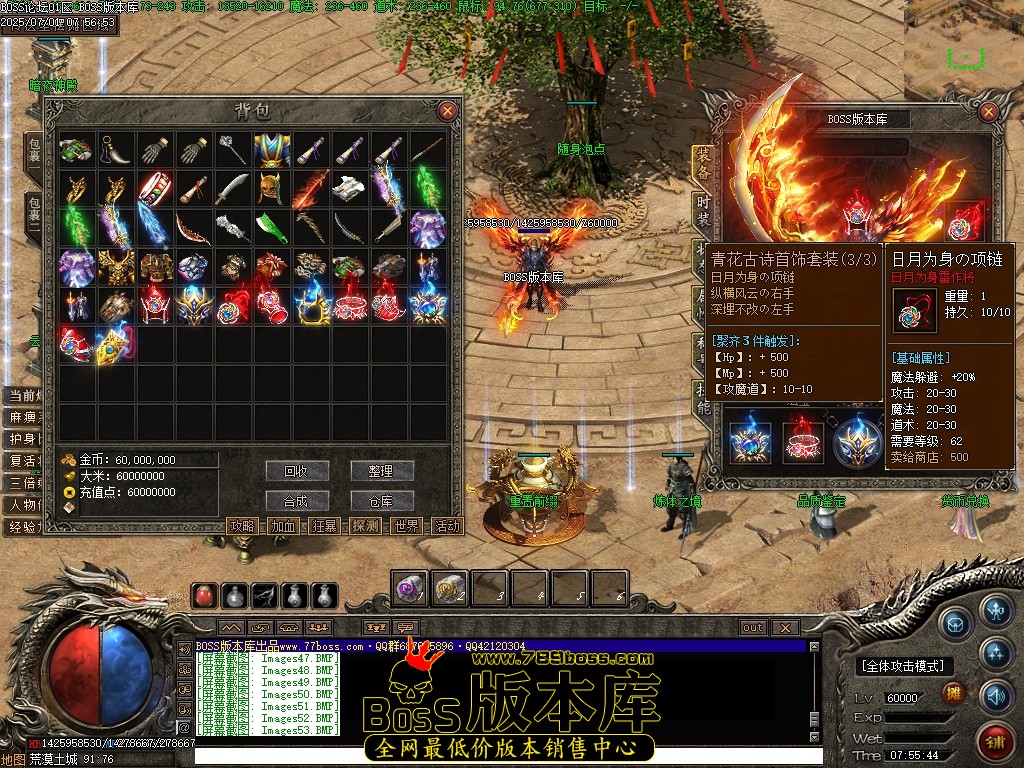Close the 背包 inventory window
Image resolution: width=1024 pixels, height=768 pixels.
tap(447, 111)
